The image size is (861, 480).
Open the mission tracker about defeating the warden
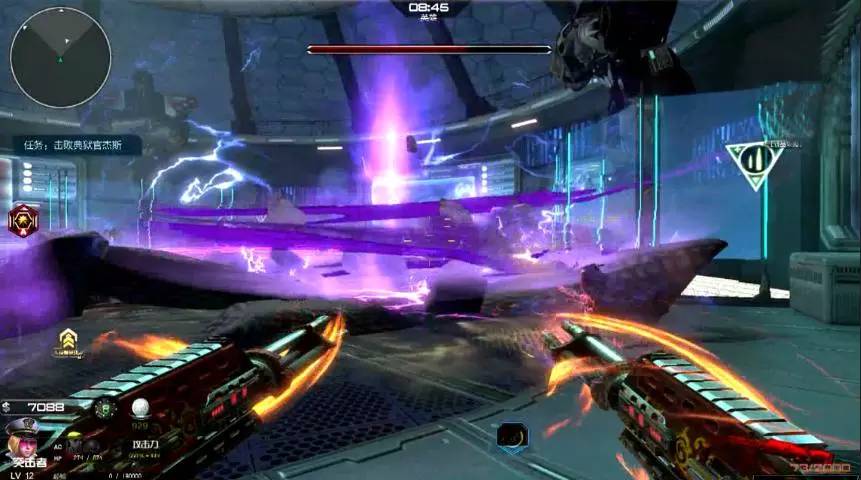(77, 145)
